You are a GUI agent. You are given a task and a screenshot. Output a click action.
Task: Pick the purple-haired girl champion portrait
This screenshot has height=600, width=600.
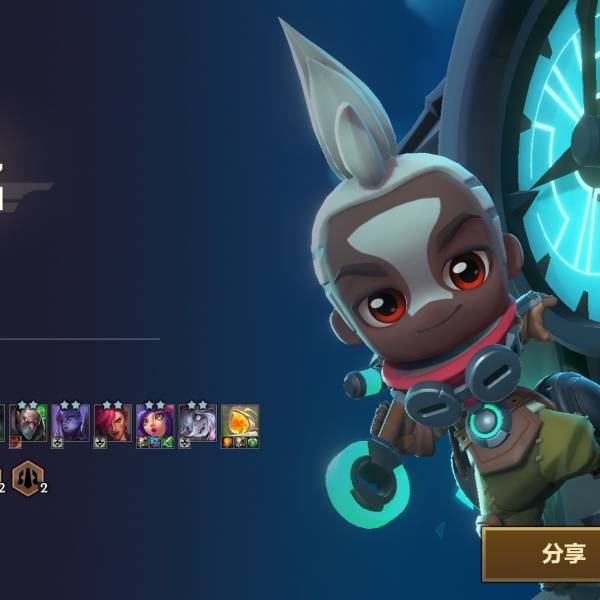pos(155,424)
